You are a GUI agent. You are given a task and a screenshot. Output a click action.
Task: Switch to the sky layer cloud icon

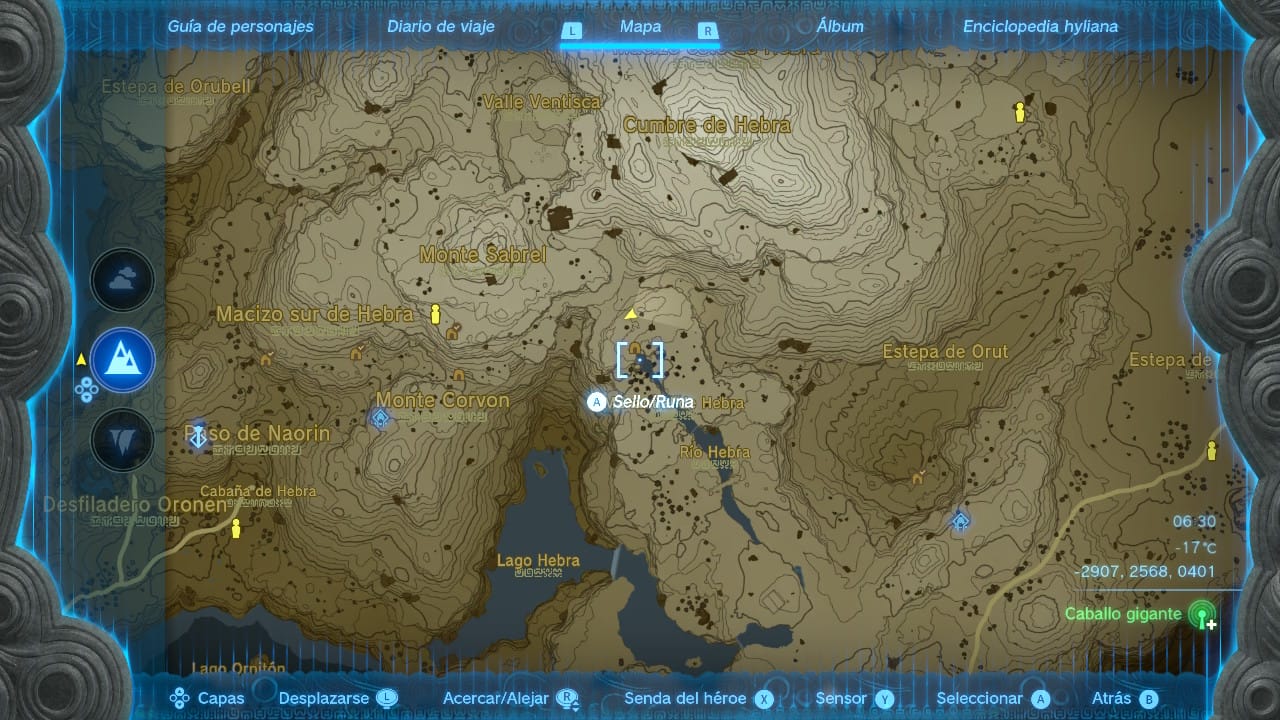point(123,280)
